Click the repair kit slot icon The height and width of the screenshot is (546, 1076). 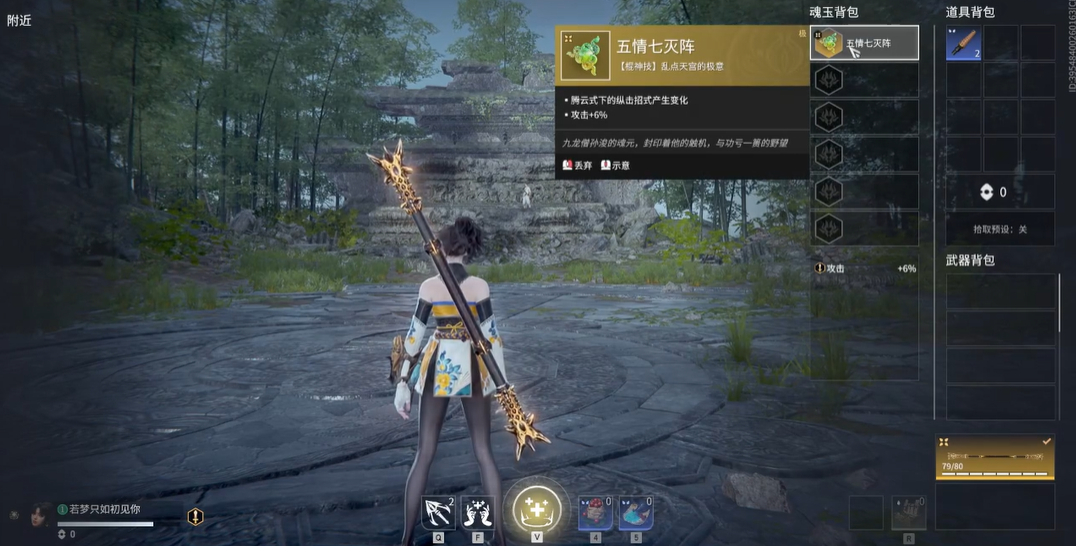point(909,513)
